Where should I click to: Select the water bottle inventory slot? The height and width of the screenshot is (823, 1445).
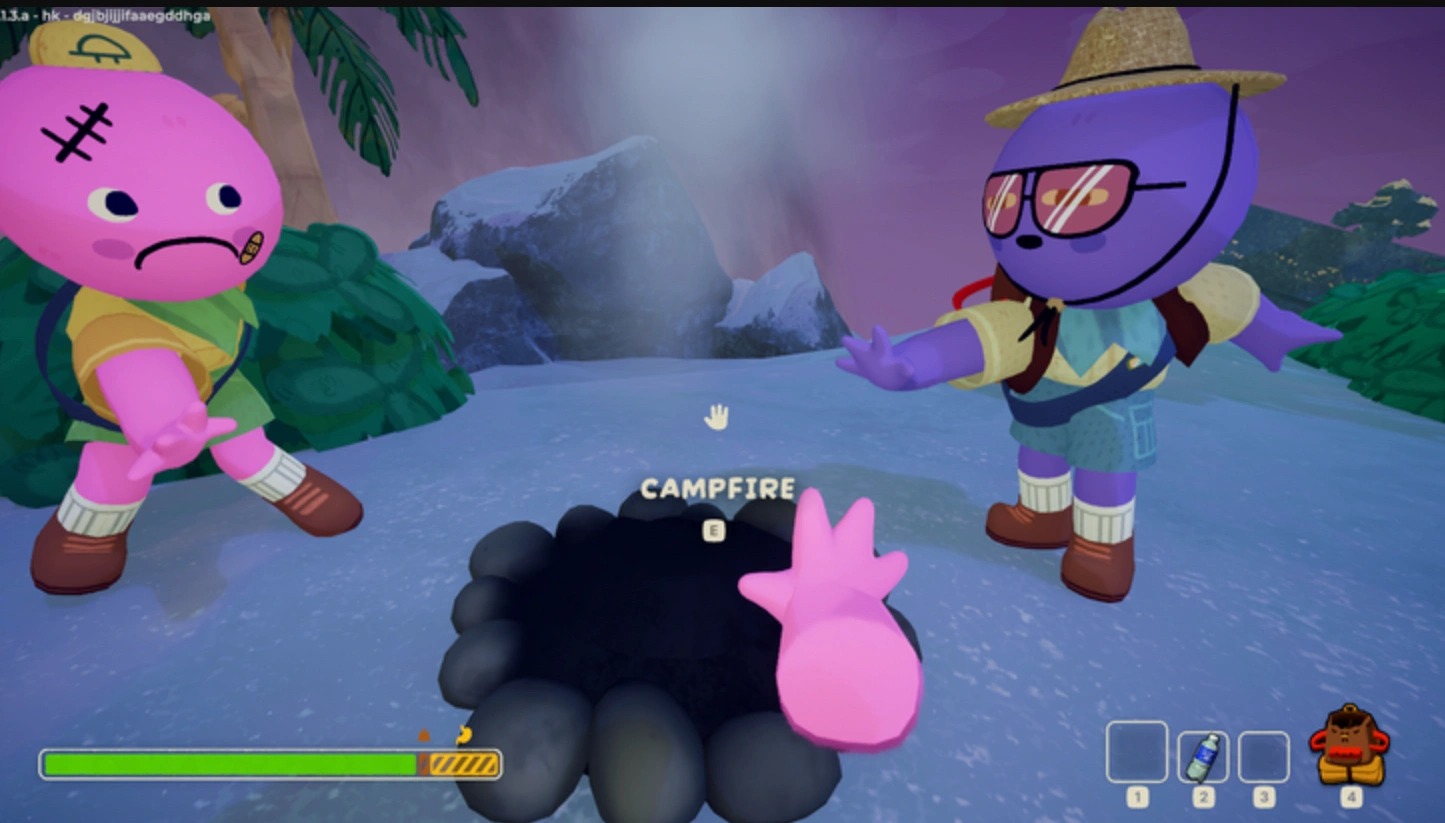[x=1203, y=757]
